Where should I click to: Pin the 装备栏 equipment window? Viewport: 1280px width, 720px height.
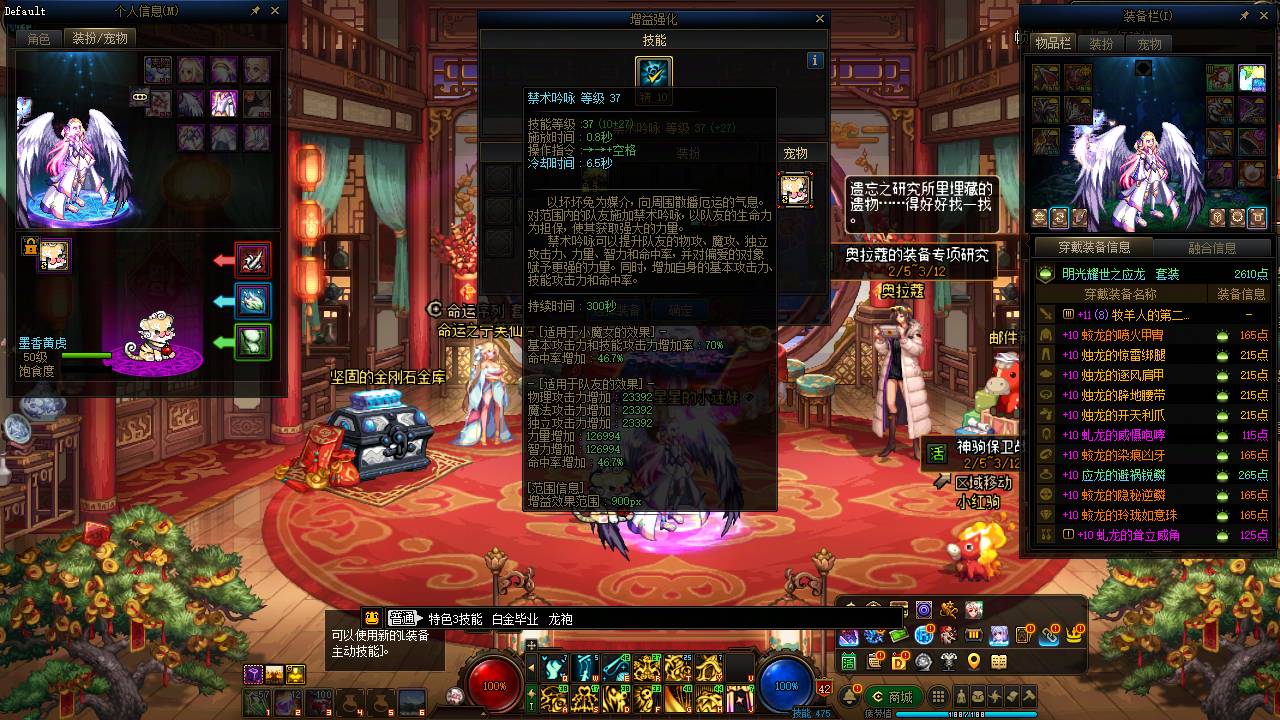(x=1244, y=14)
